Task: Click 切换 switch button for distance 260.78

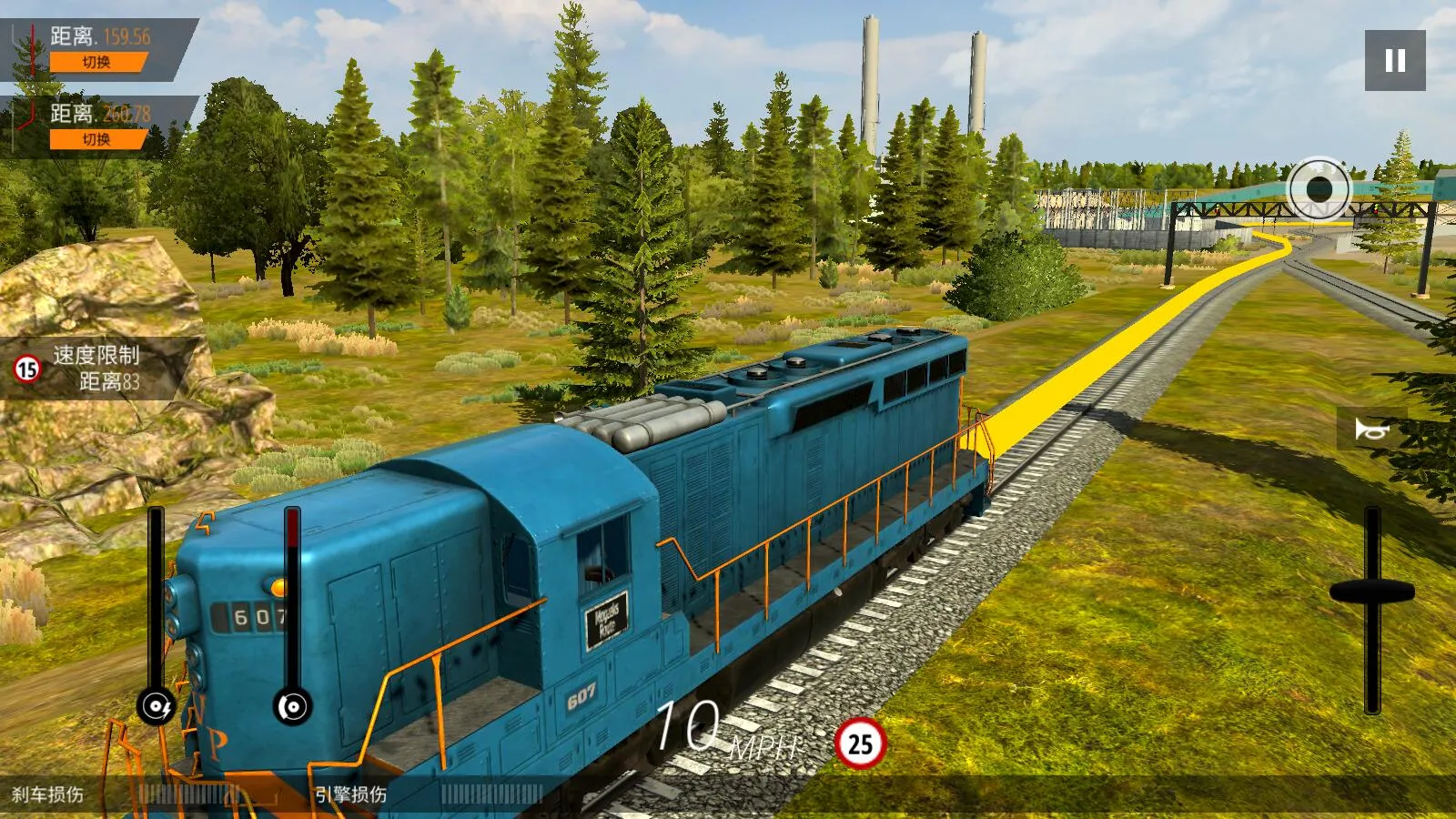Action: point(96,139)
